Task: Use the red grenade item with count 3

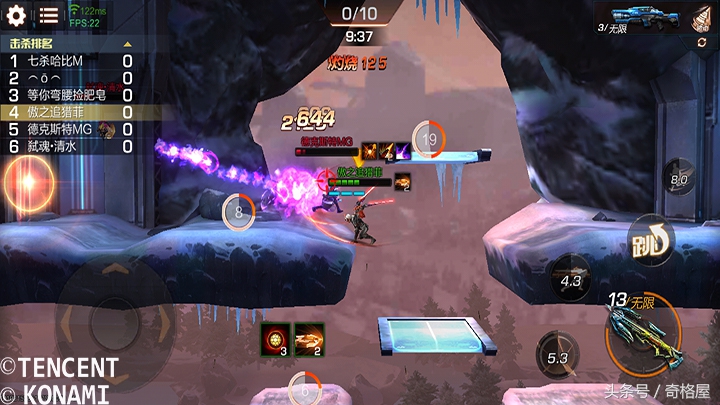Action: 275,338
